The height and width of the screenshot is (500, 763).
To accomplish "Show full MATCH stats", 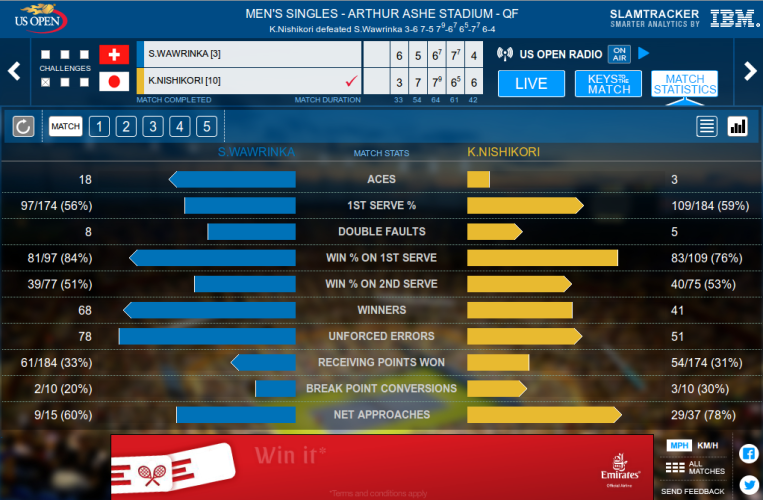I will pos(66,126).
